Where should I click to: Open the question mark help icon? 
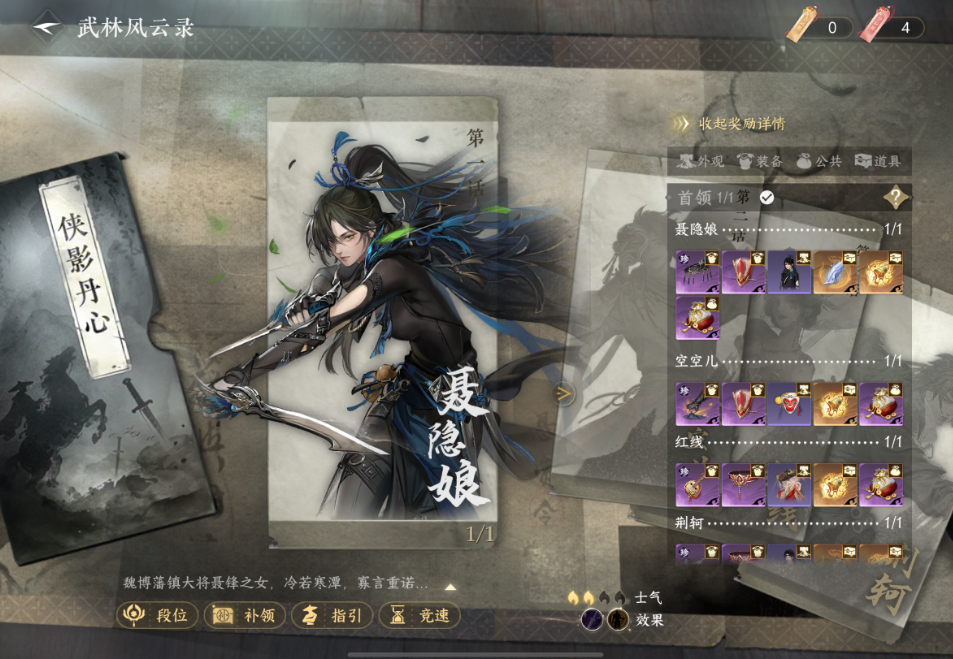pos(896,197)
